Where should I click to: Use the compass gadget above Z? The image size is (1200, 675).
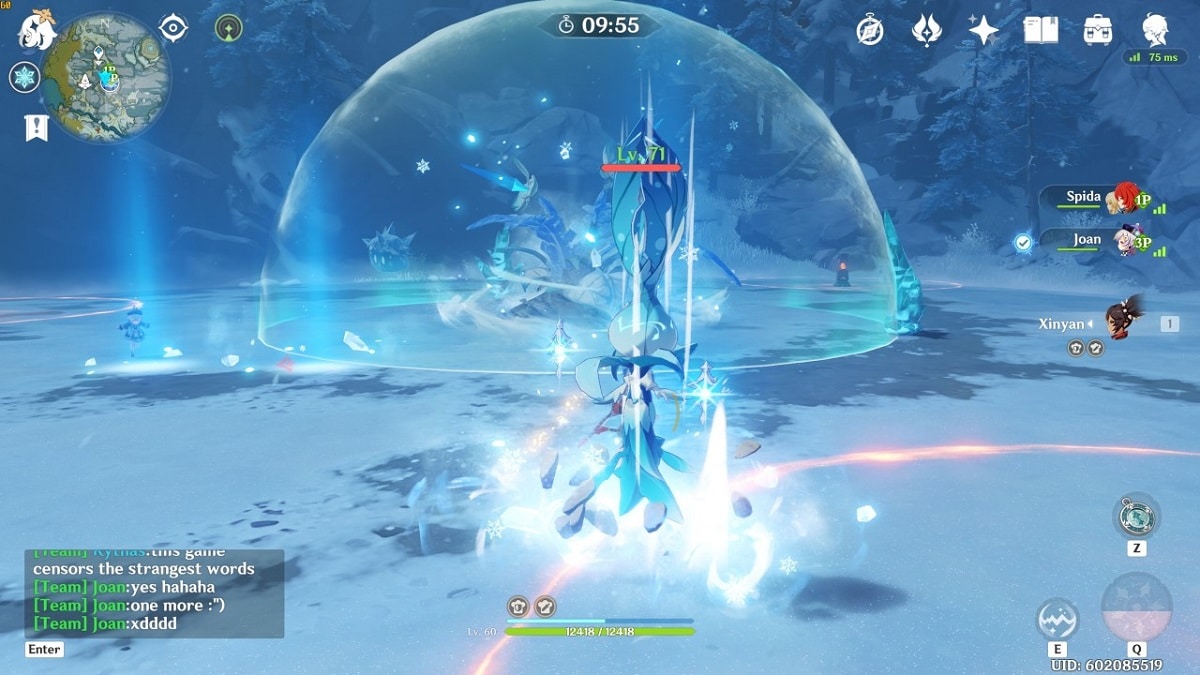coord(1137,517)
